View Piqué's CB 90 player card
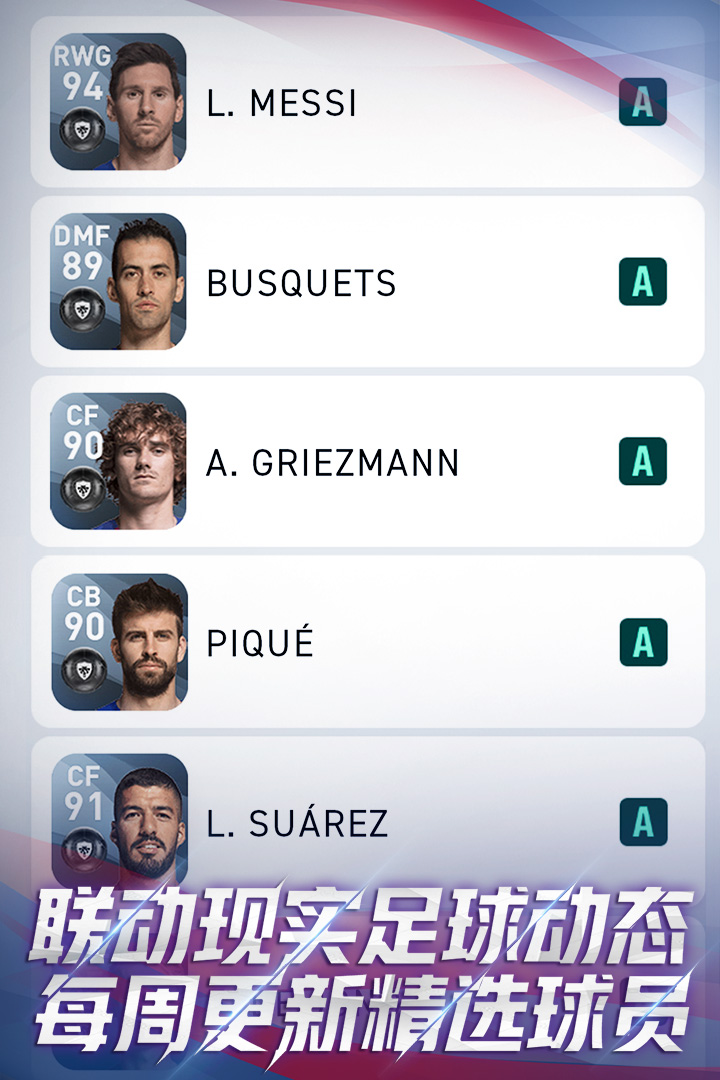This screenshot has height=1080, width=720. 119,642
